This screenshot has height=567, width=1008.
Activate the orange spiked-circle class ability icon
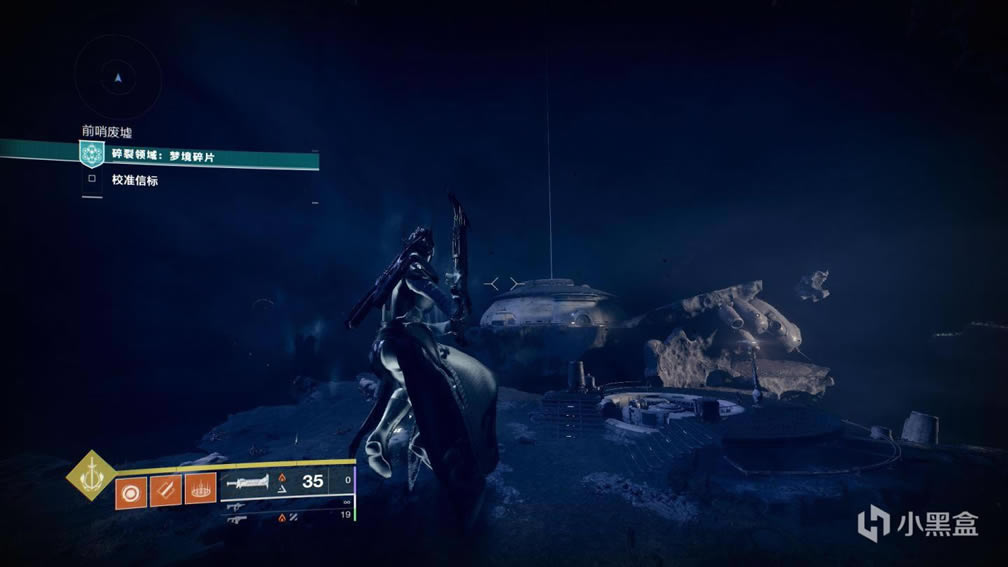tap(200, 491)
